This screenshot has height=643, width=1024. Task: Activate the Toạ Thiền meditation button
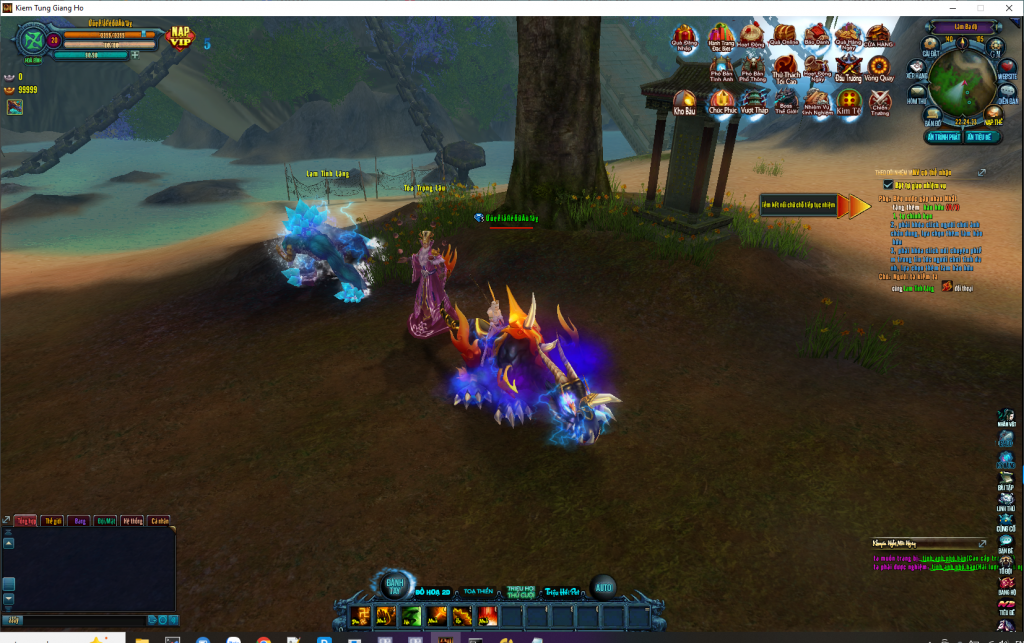coord(478,592)
